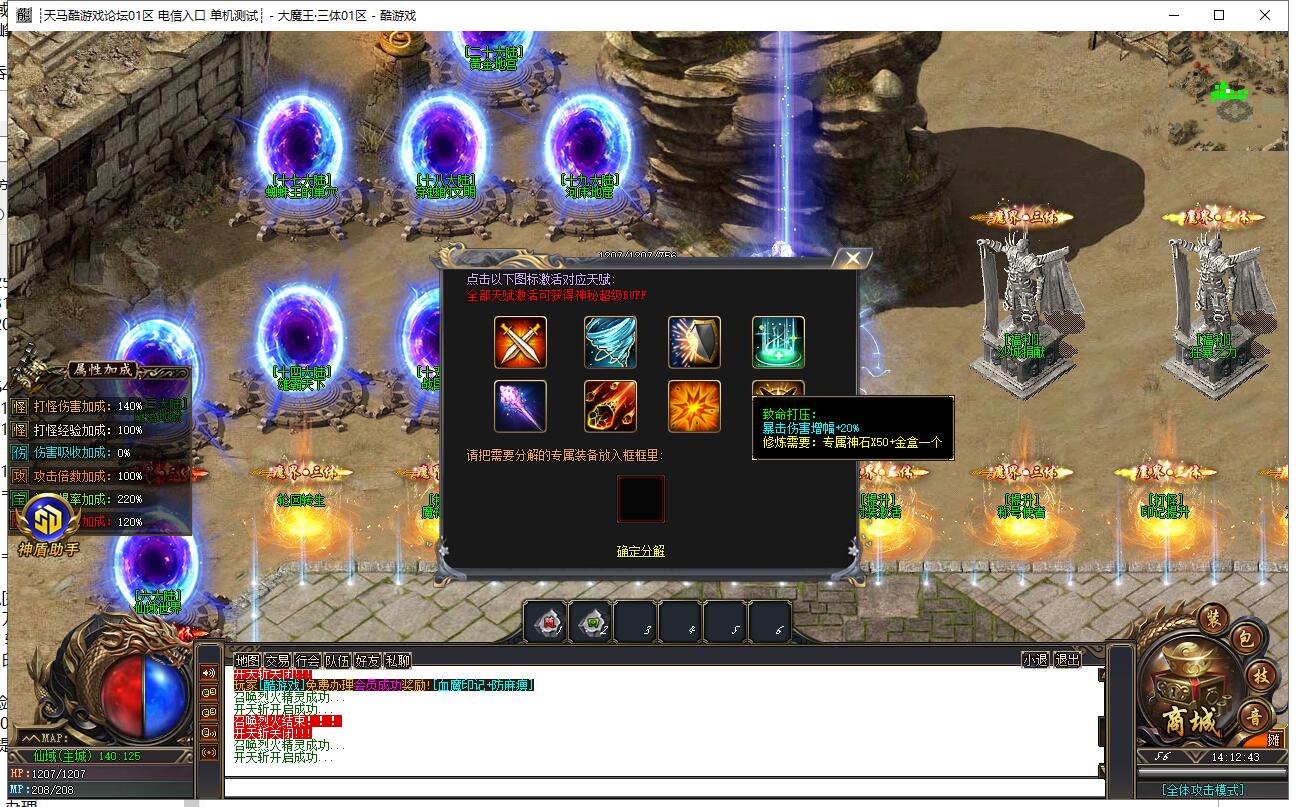Click the 退出 exit button
The height and width of the screenshot is (807, 1296).
coord(1068,660)
